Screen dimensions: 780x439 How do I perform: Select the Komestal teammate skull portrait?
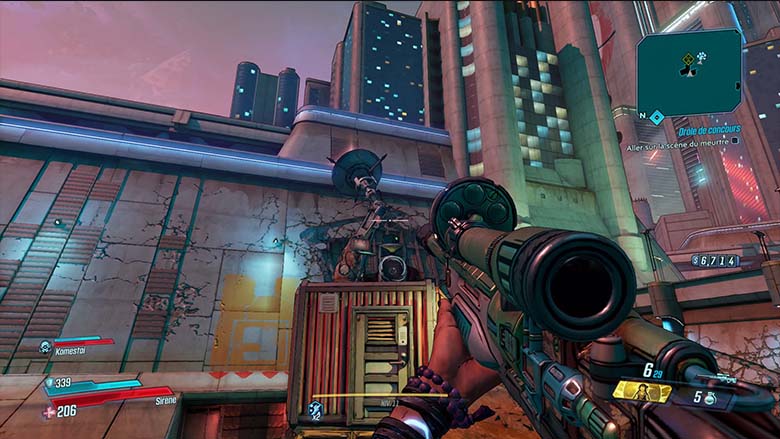pos(45,346)
